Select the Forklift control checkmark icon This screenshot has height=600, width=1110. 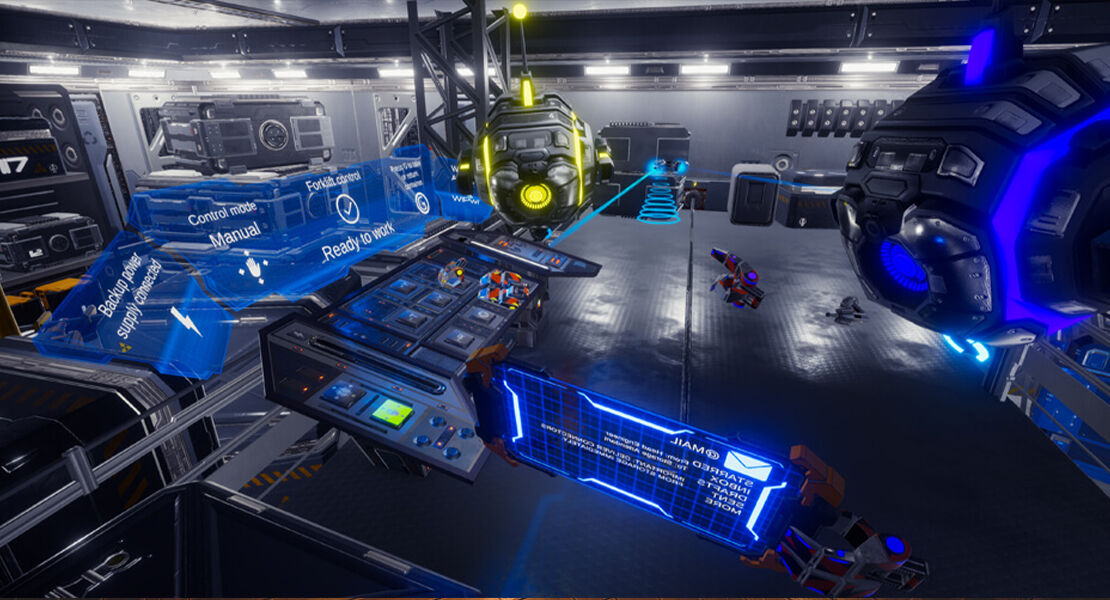tap(347, 208)
